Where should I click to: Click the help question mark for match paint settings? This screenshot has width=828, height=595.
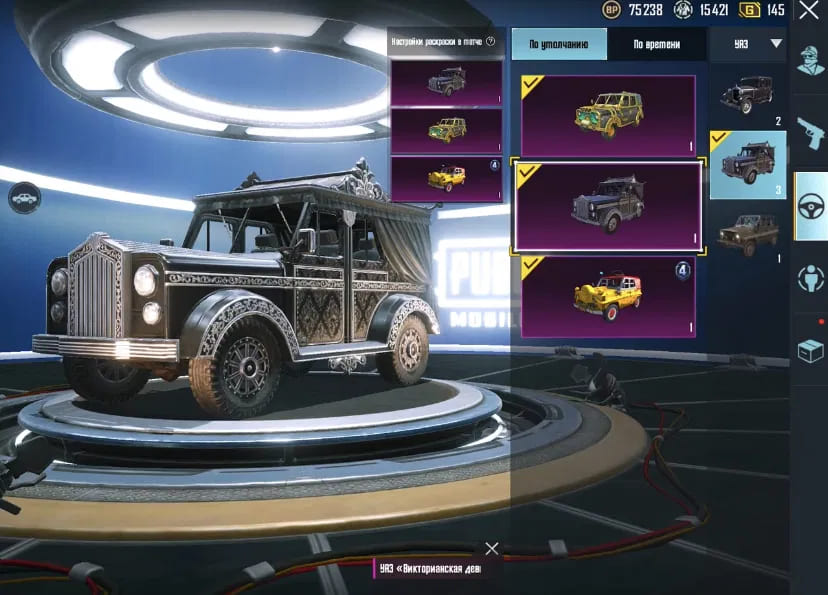tap(491, 42)
